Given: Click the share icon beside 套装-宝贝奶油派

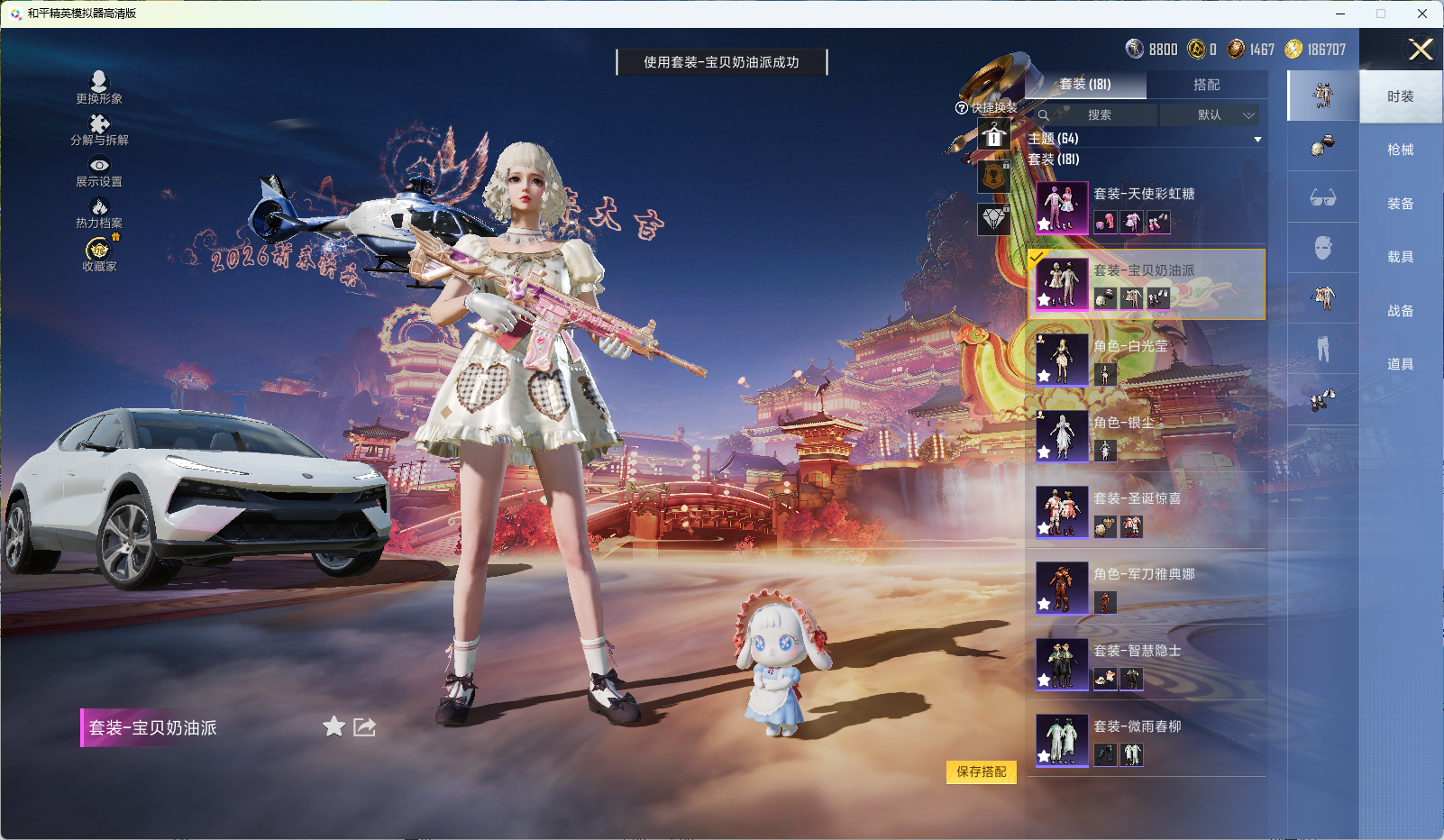Looking at the screenshot, I should (363, 726).
